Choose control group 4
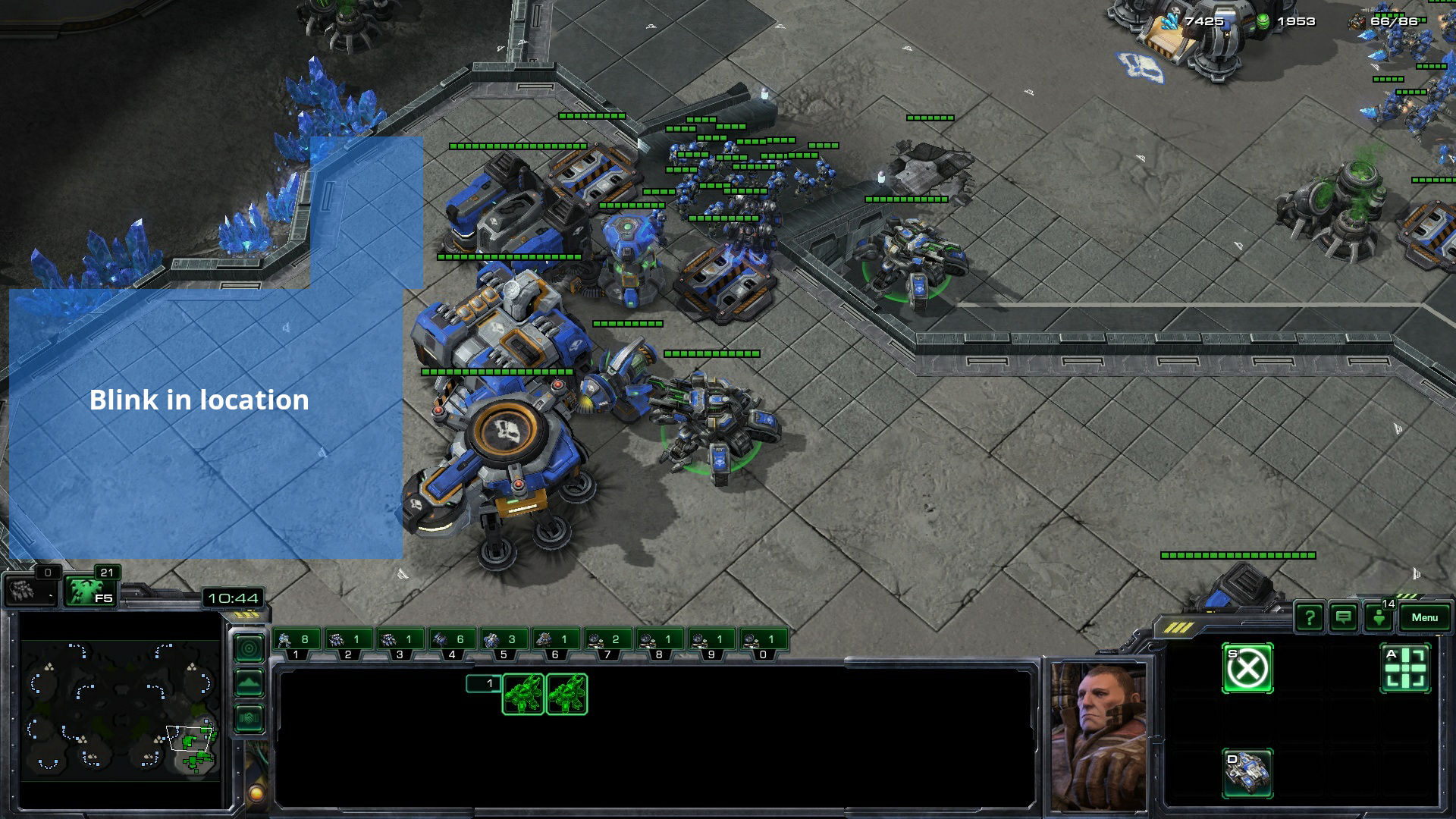 click(452, 644)
